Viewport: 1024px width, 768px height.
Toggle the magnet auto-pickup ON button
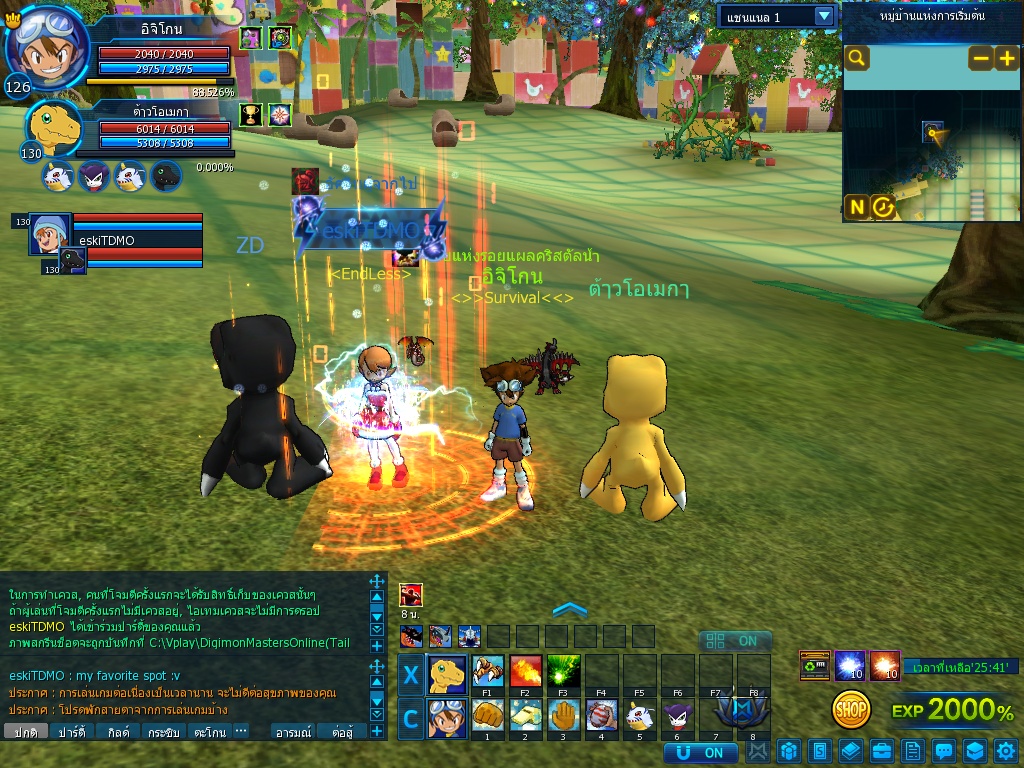tap(700, 752)
